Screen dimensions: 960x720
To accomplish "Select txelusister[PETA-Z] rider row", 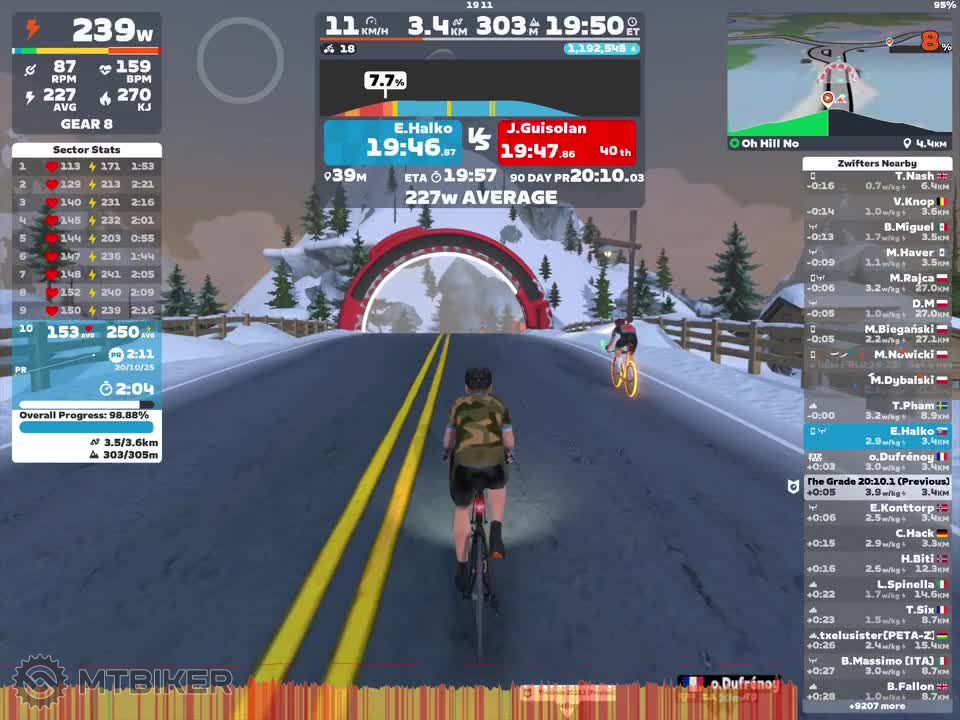I will tap(877, 640).
